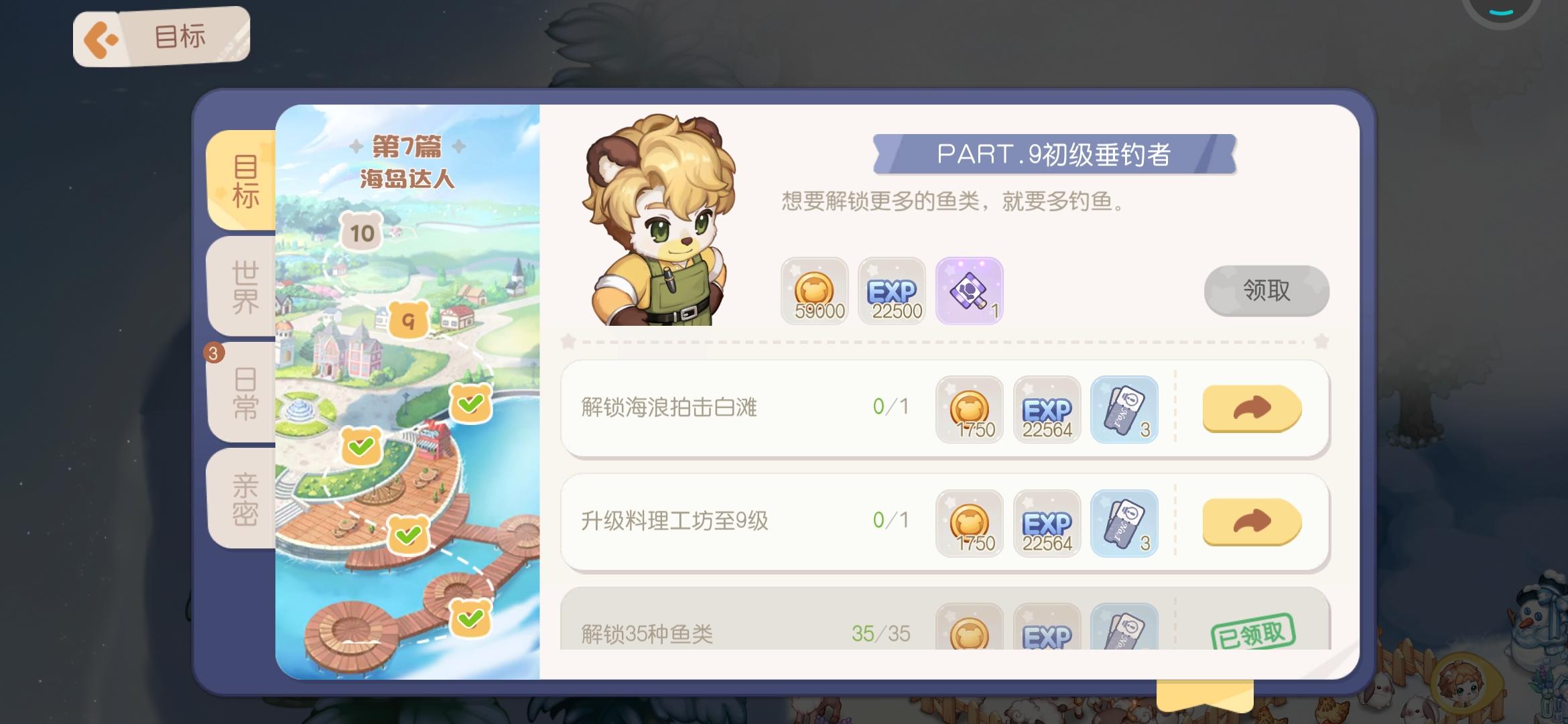1568x724 pixels.
Task: Click the 领取 button for PART.9 rewards
Action: click(1265, 291)
